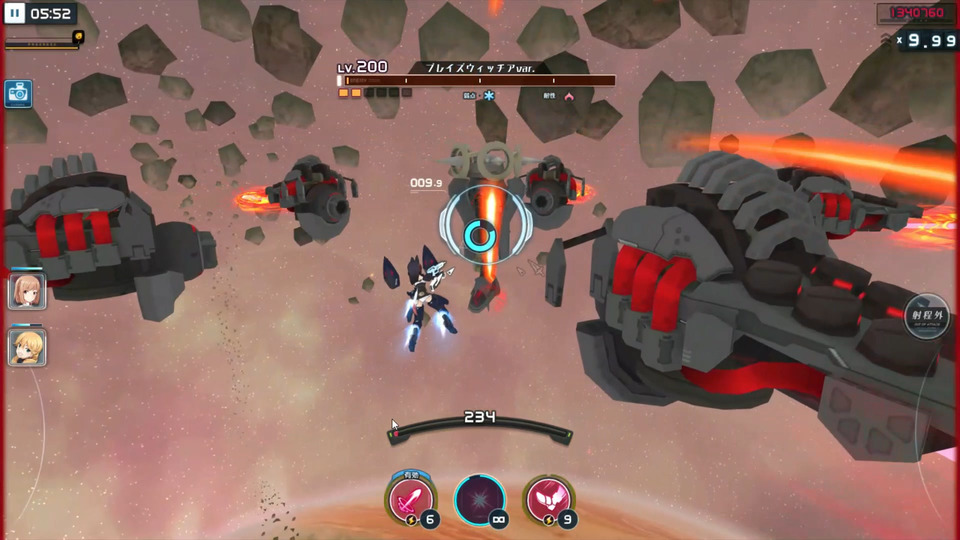The height and width of the screenshot is (540, 960).
Task: Switch to the blonde teammate portrait
Action: [26, 346]
